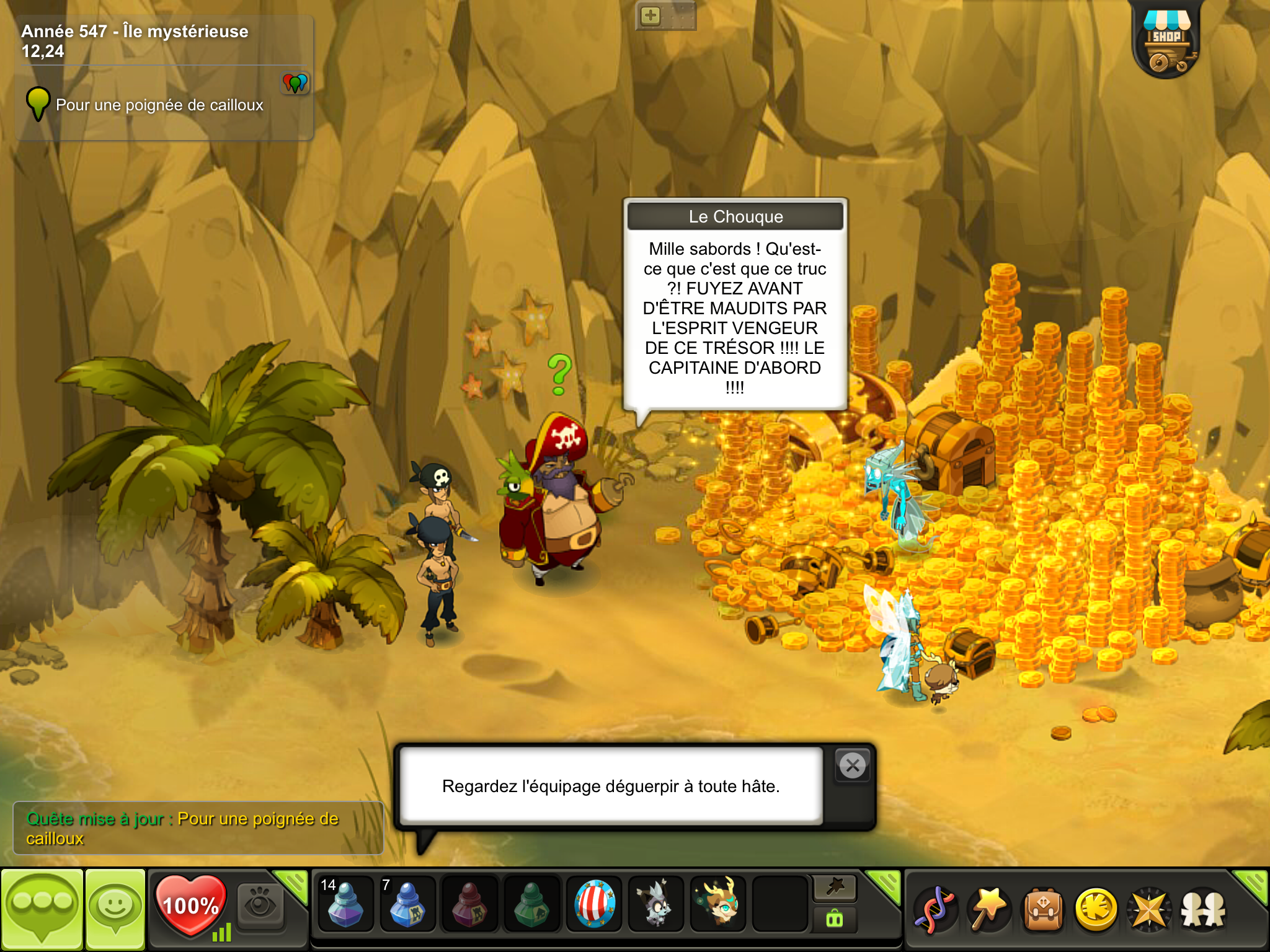Open the chat speech bubble button

(42, 907)
